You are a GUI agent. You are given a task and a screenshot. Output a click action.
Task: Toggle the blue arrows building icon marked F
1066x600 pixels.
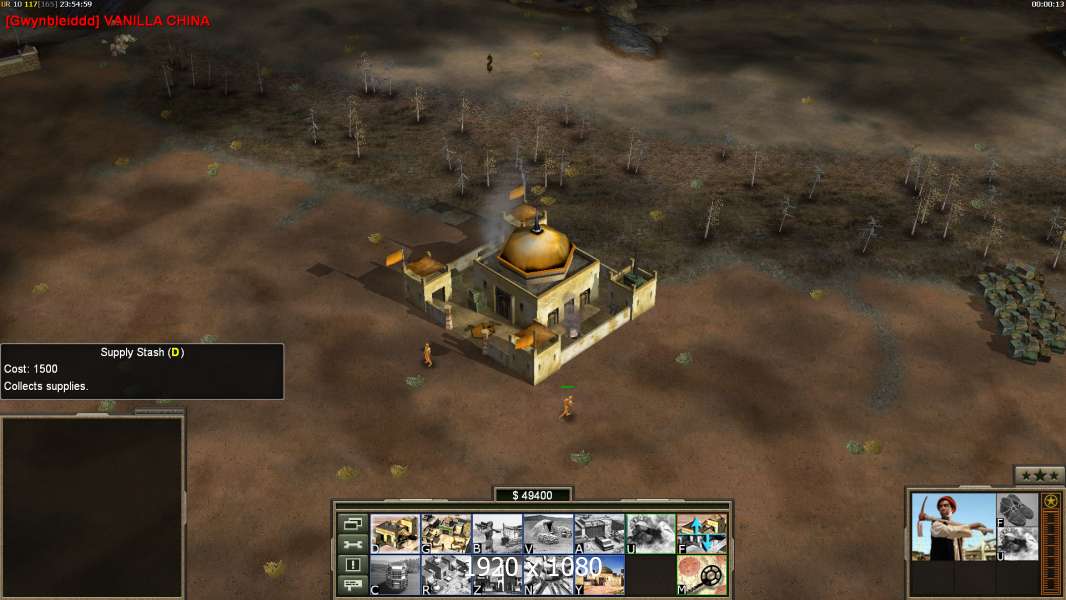coord(702,534)
